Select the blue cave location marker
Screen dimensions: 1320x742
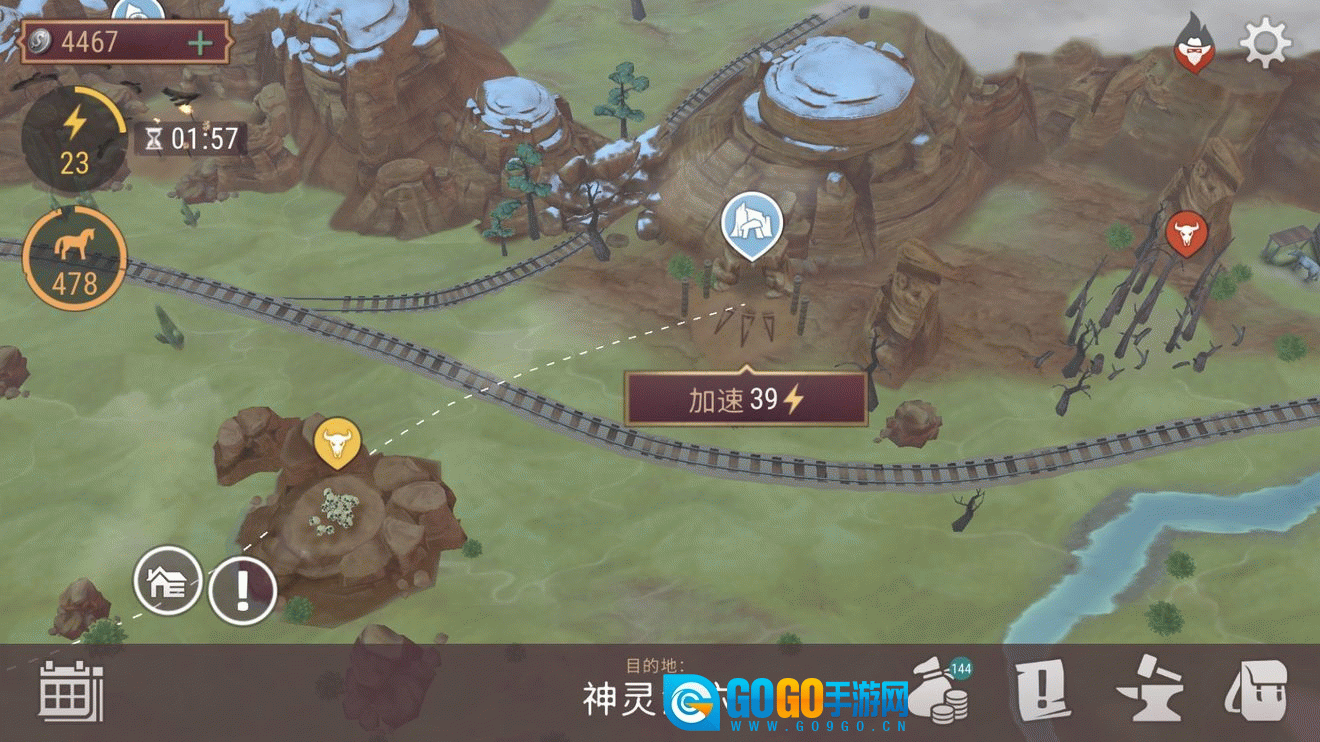pyautogui.click(x=751, y=222)
